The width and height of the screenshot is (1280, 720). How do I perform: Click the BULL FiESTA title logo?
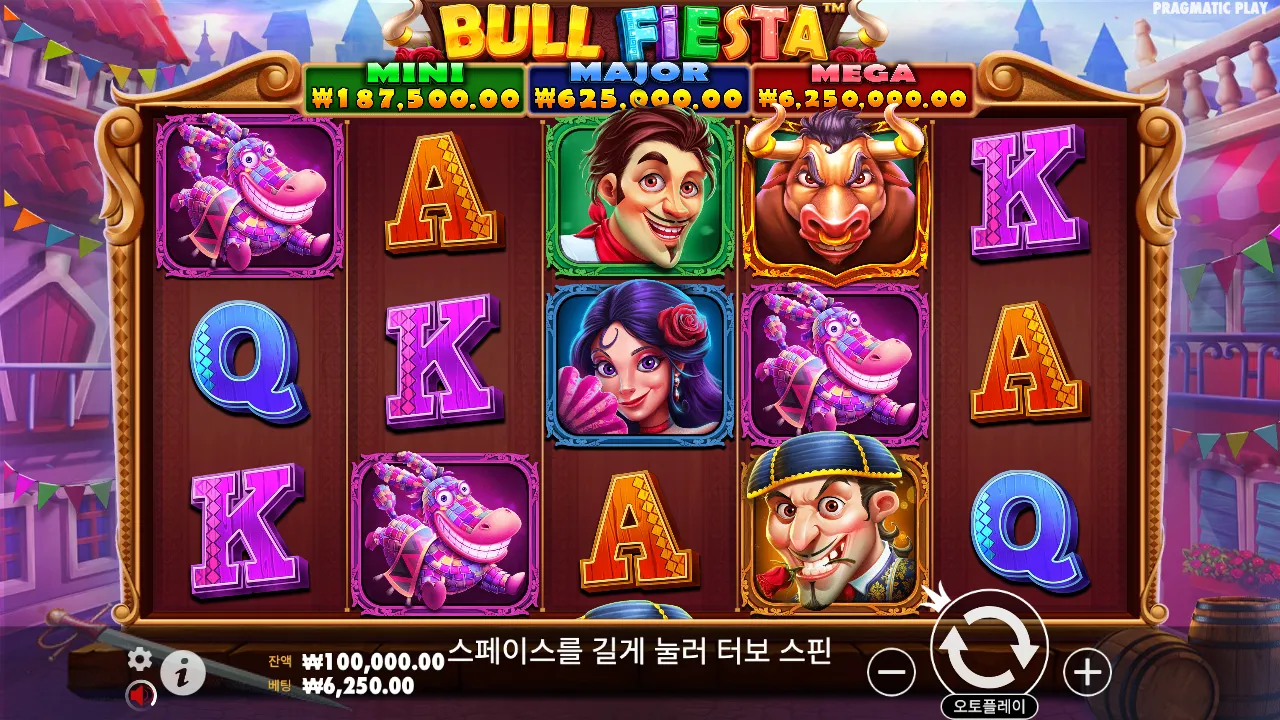pos(632,32)
